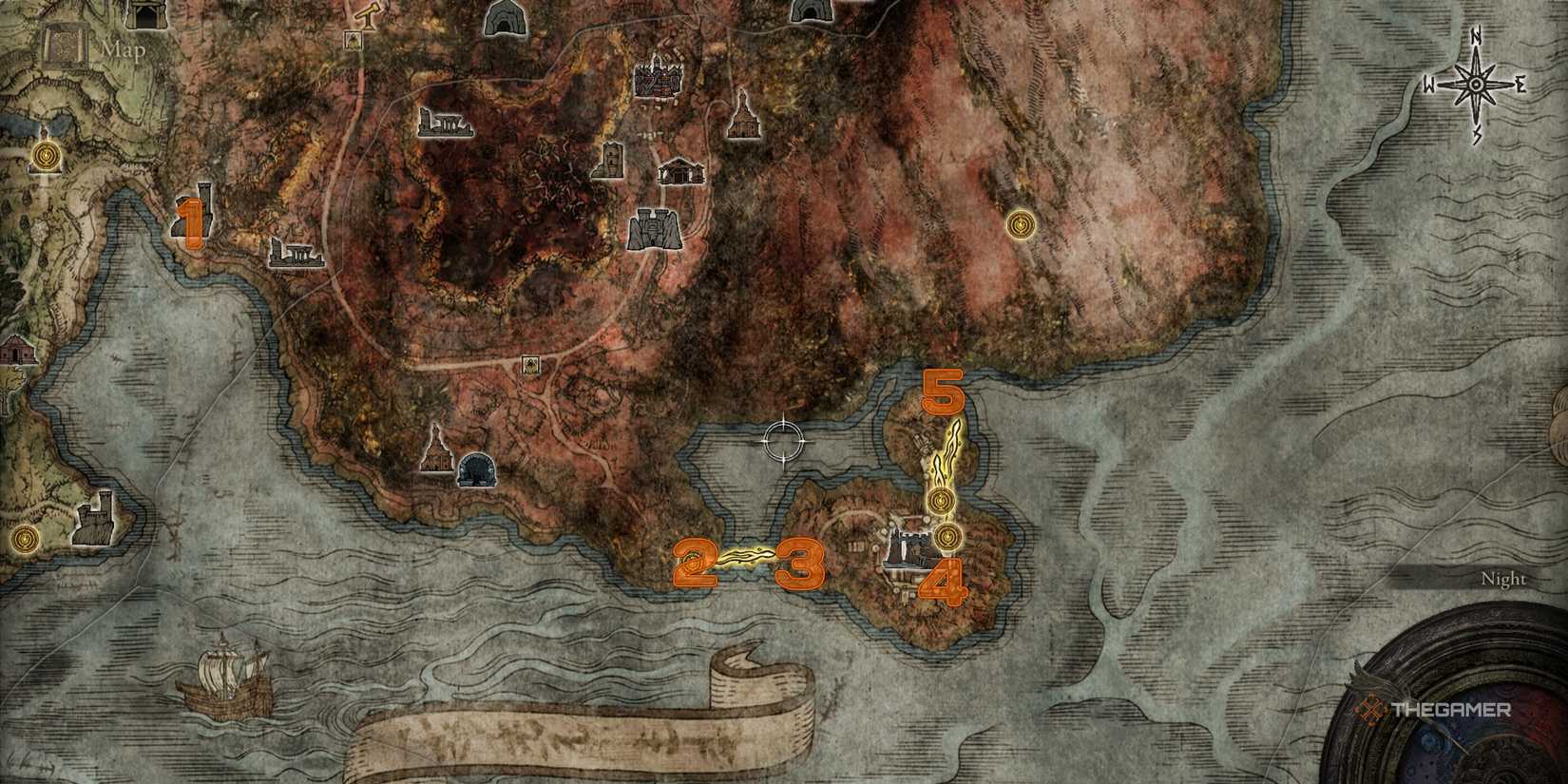Click the site of grace above marker 4
1568x784 pixels.
pos(947,537)
